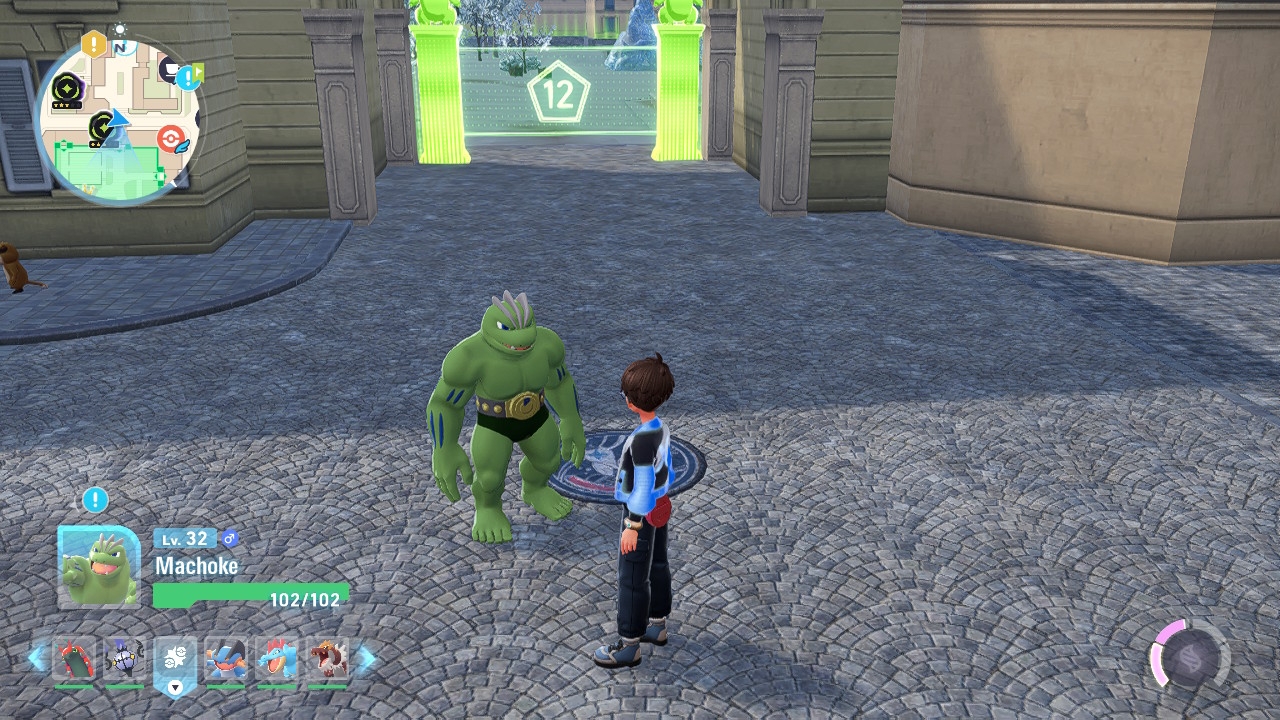Open the highlighted active Pokémon slot

point(175,661)
